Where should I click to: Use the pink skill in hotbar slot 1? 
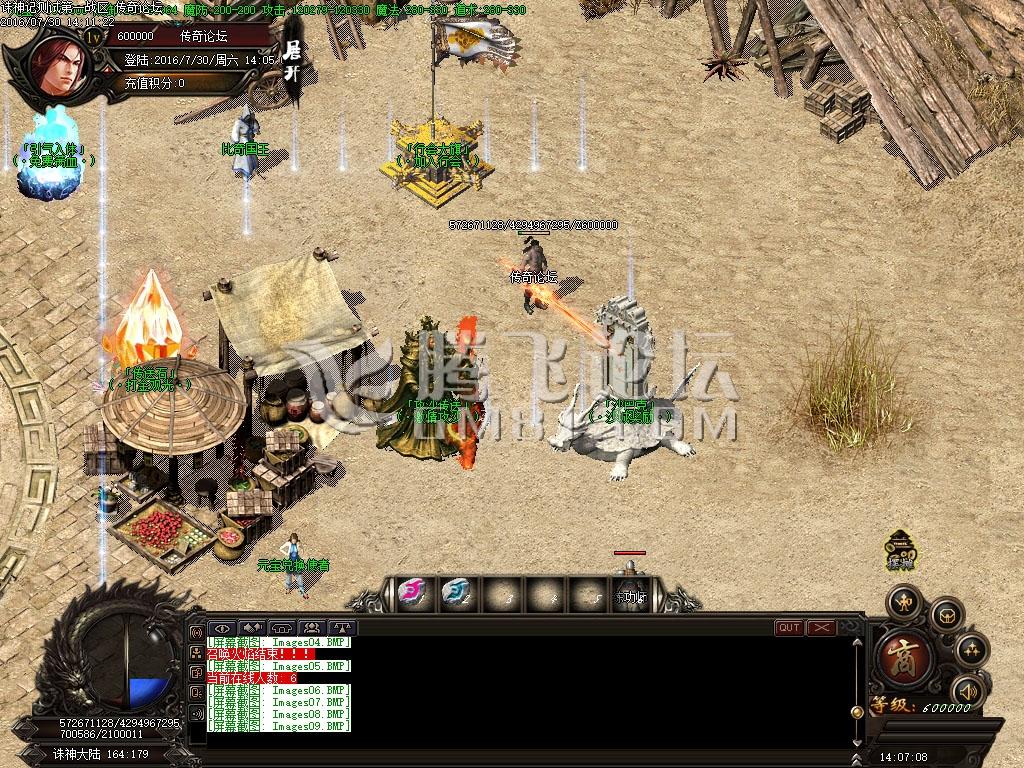click(411, 592)
